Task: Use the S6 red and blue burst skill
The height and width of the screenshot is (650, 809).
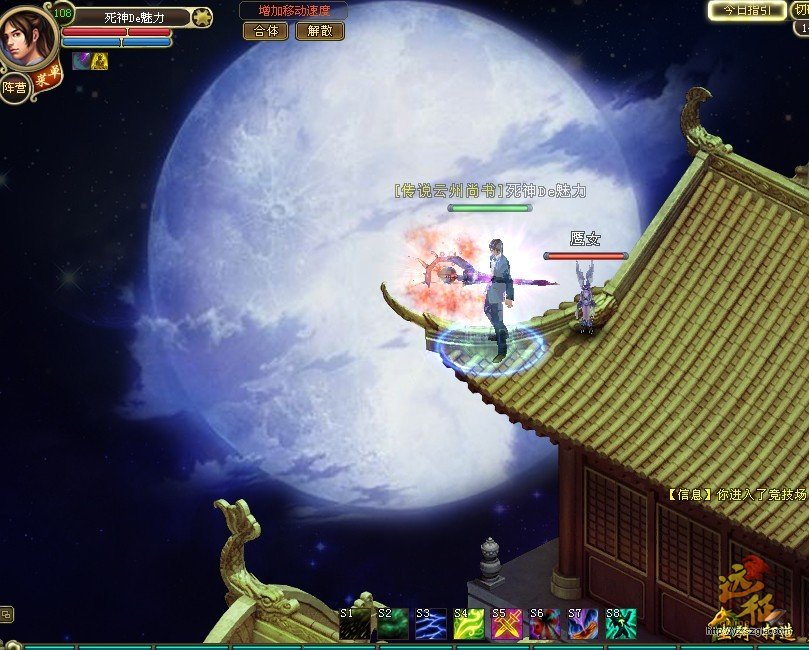Action: pyautogui.click(x=544, y=624)
